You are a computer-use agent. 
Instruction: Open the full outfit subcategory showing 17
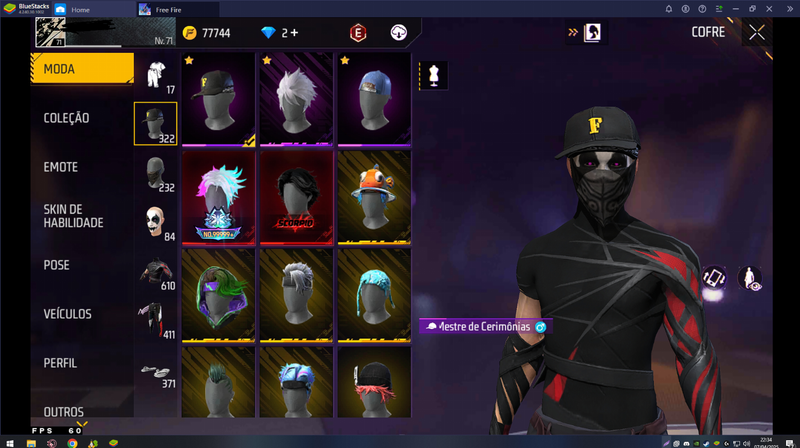(x=155, y=75)
